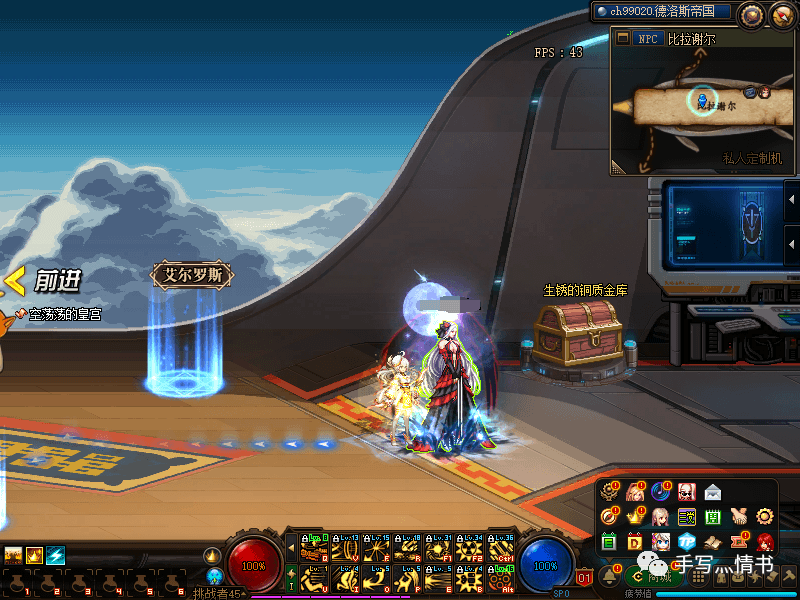Open the green E calendar icon
This screenshot has width=800, height=600.
[609, 542]
